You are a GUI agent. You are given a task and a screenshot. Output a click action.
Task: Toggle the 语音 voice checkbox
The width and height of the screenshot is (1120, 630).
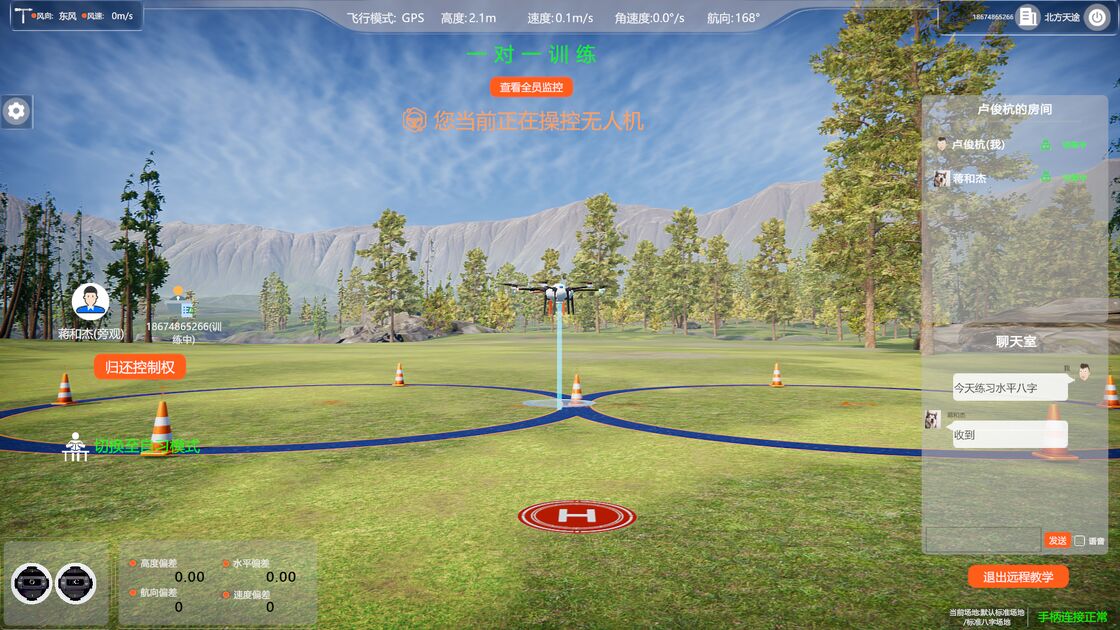[x=1080, y=541]
